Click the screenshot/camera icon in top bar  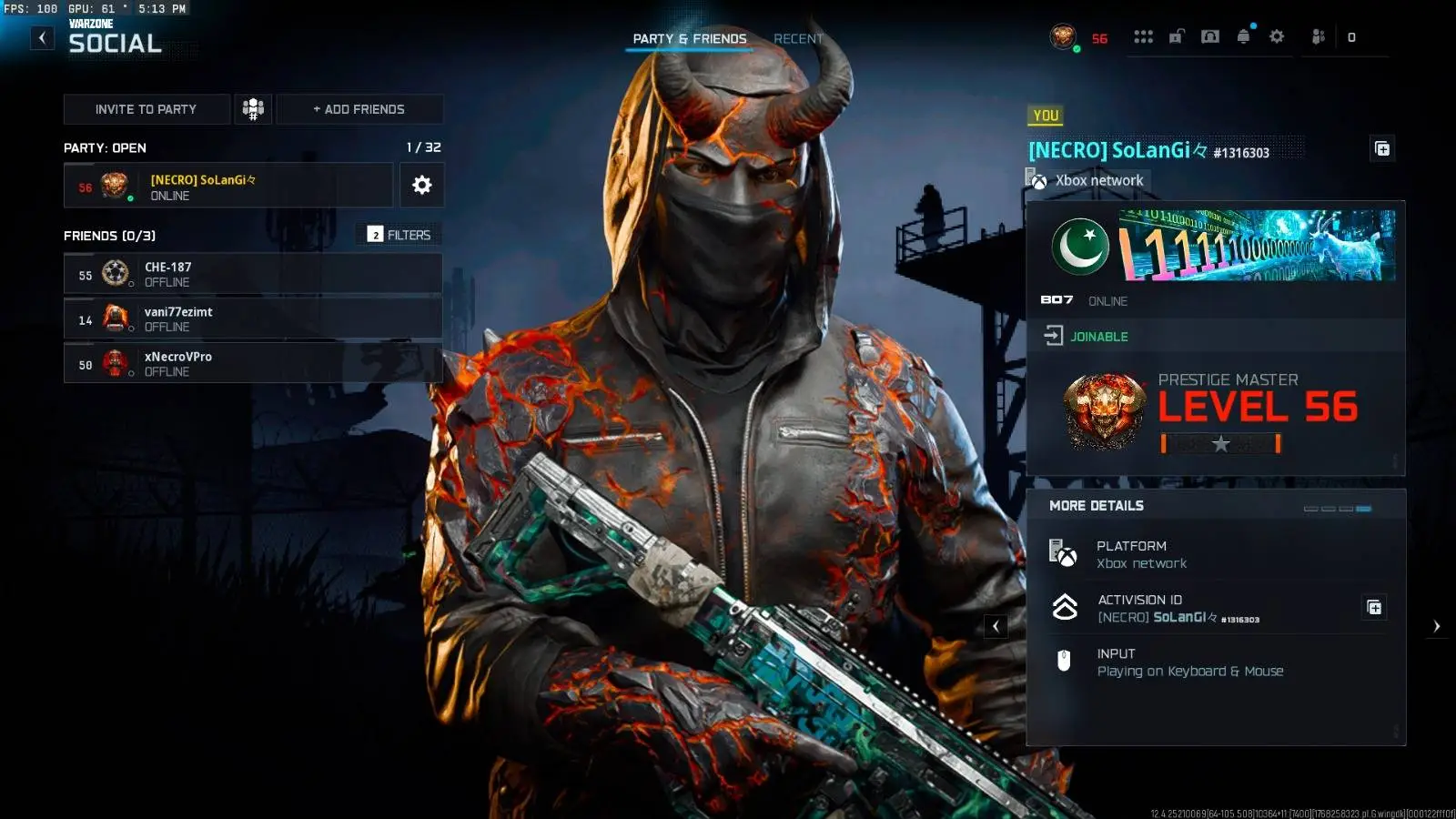(1209, 37)
